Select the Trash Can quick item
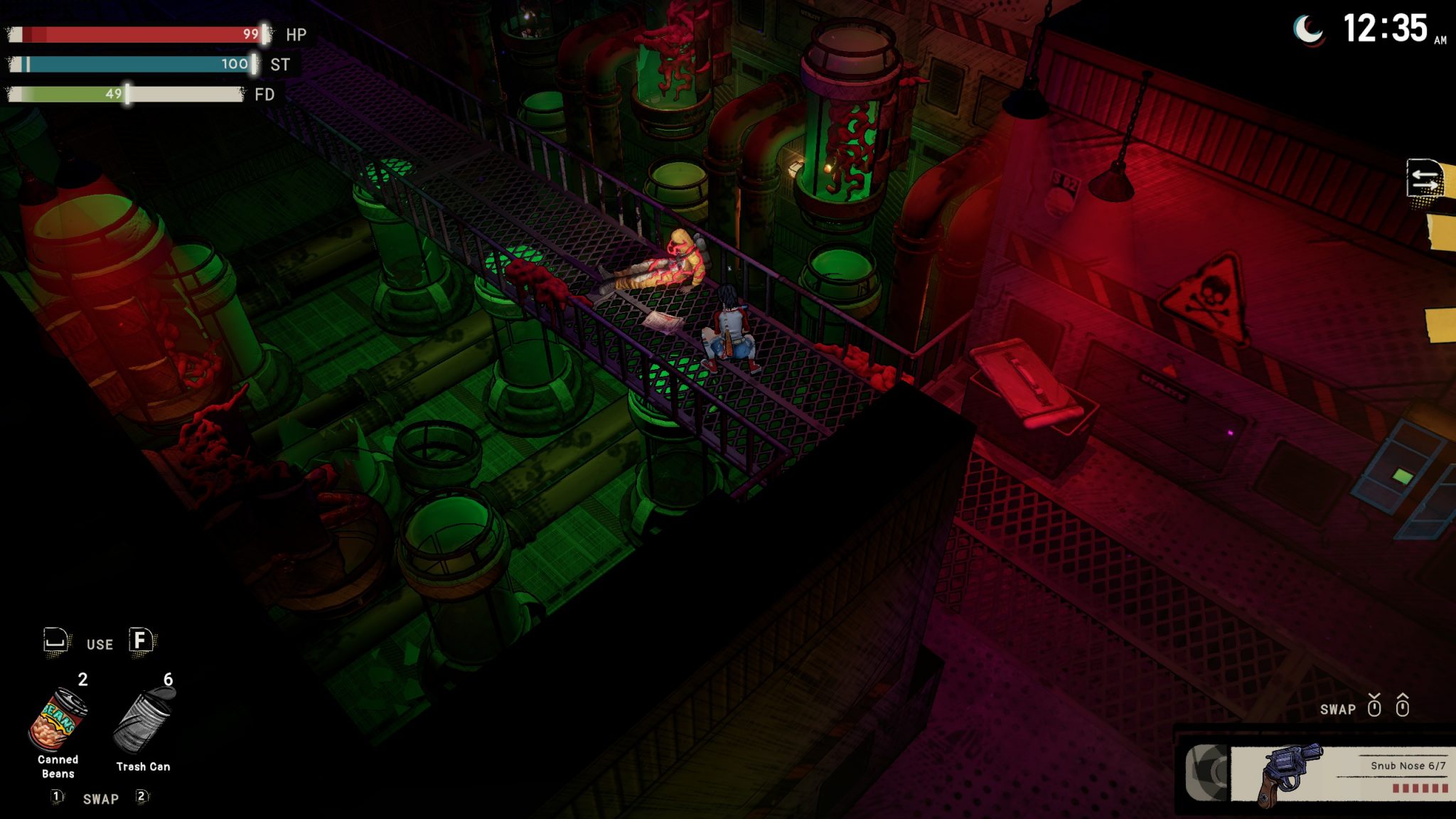The width and height of the screenshot is (1456, 819). coord(144,721)
